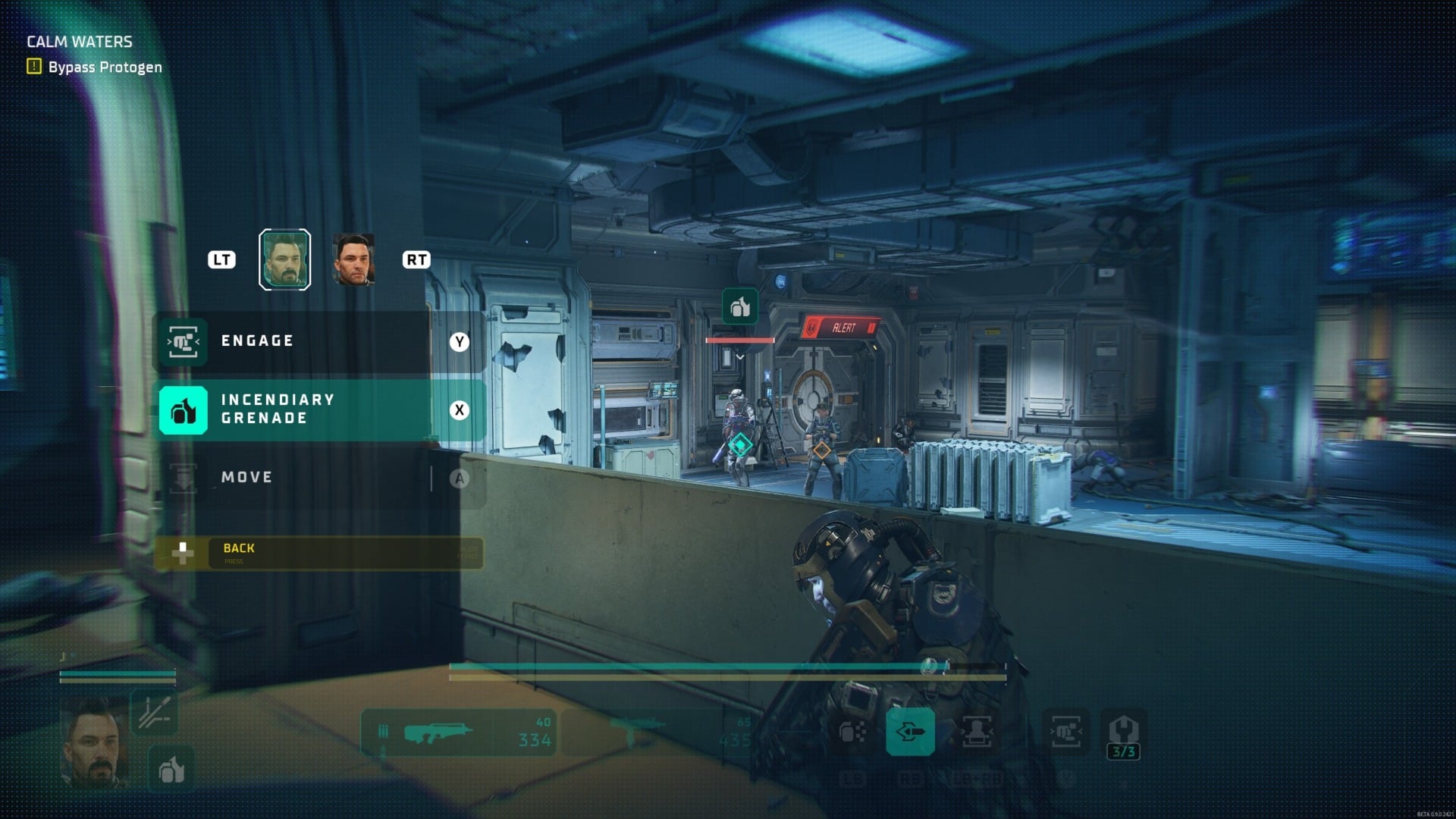Activate the highlighted teal arrow ability icon
This screenshot has width=1456, height=819.
coord(910,732)
